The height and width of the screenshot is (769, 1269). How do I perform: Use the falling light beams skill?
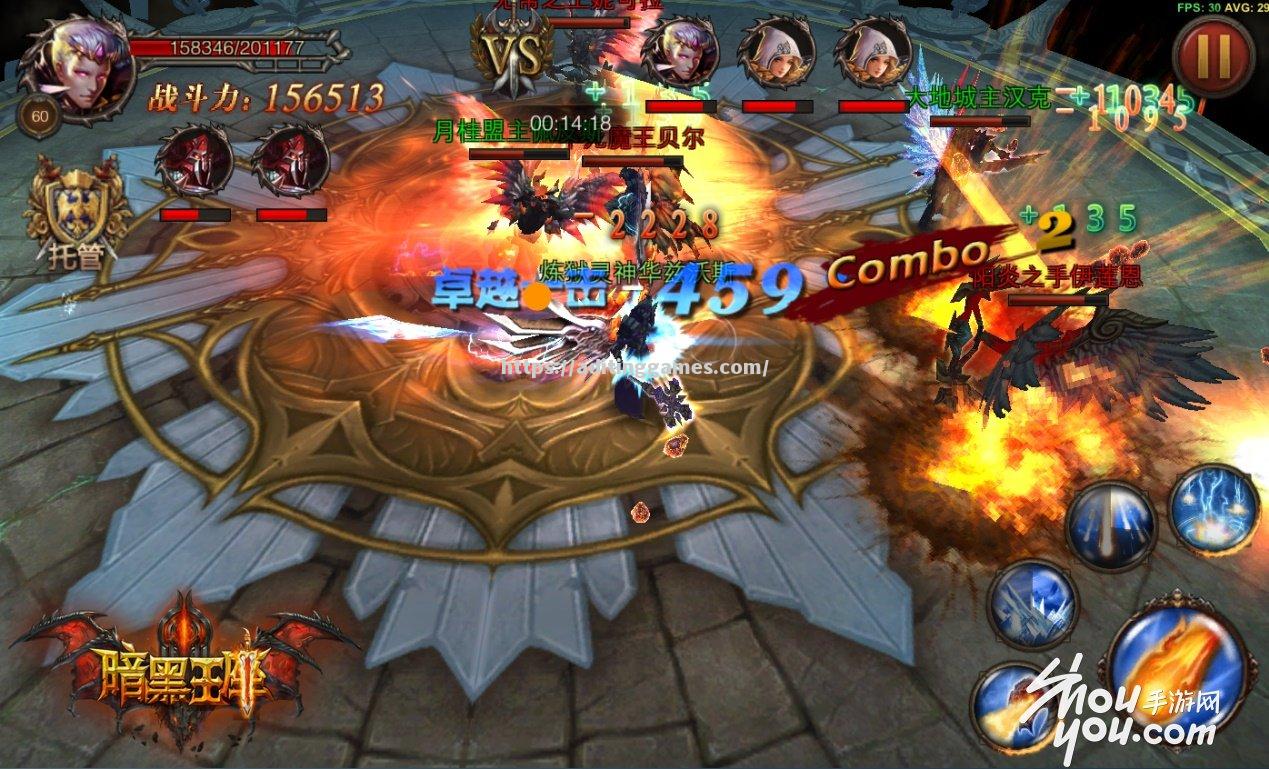[x=1110, y=527]
